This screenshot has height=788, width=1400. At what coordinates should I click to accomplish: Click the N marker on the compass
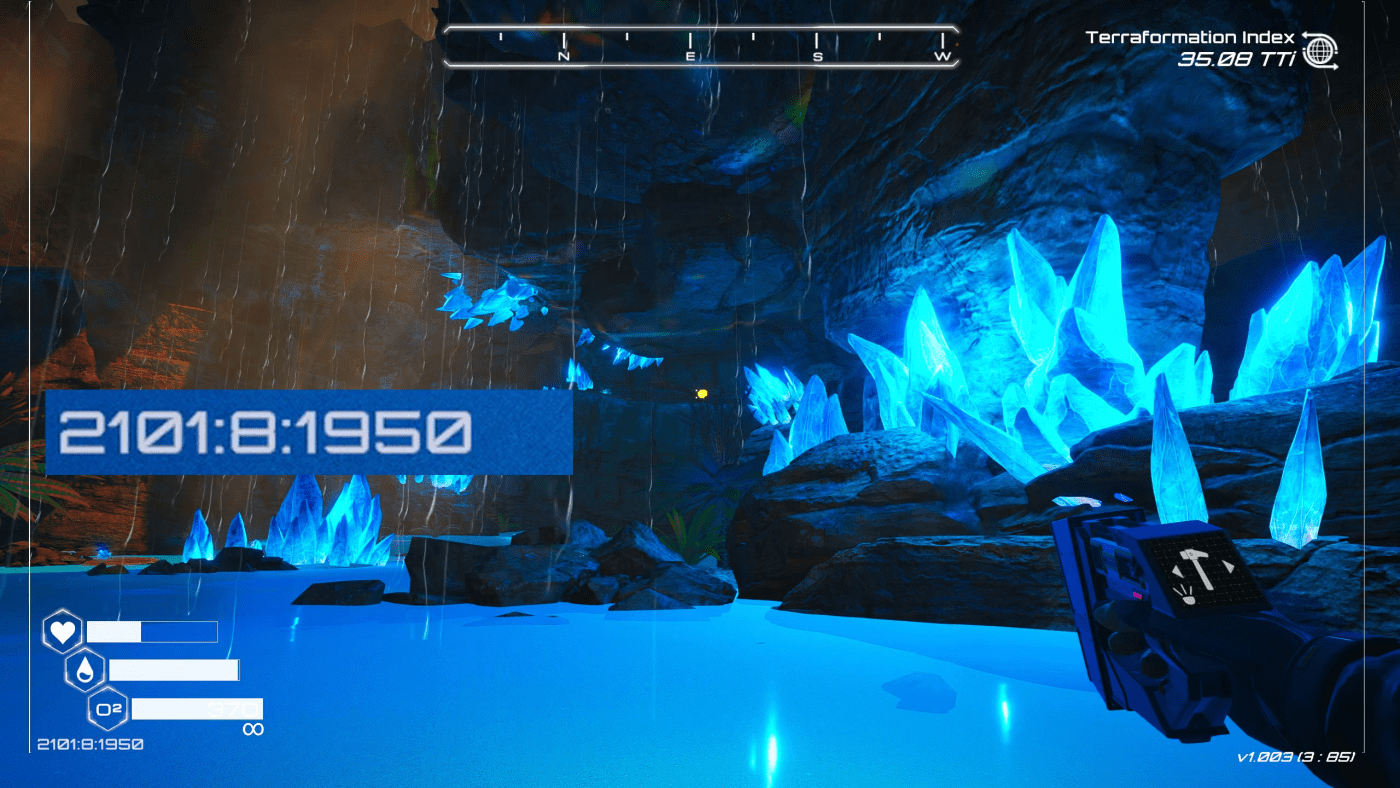coord(562,57)
